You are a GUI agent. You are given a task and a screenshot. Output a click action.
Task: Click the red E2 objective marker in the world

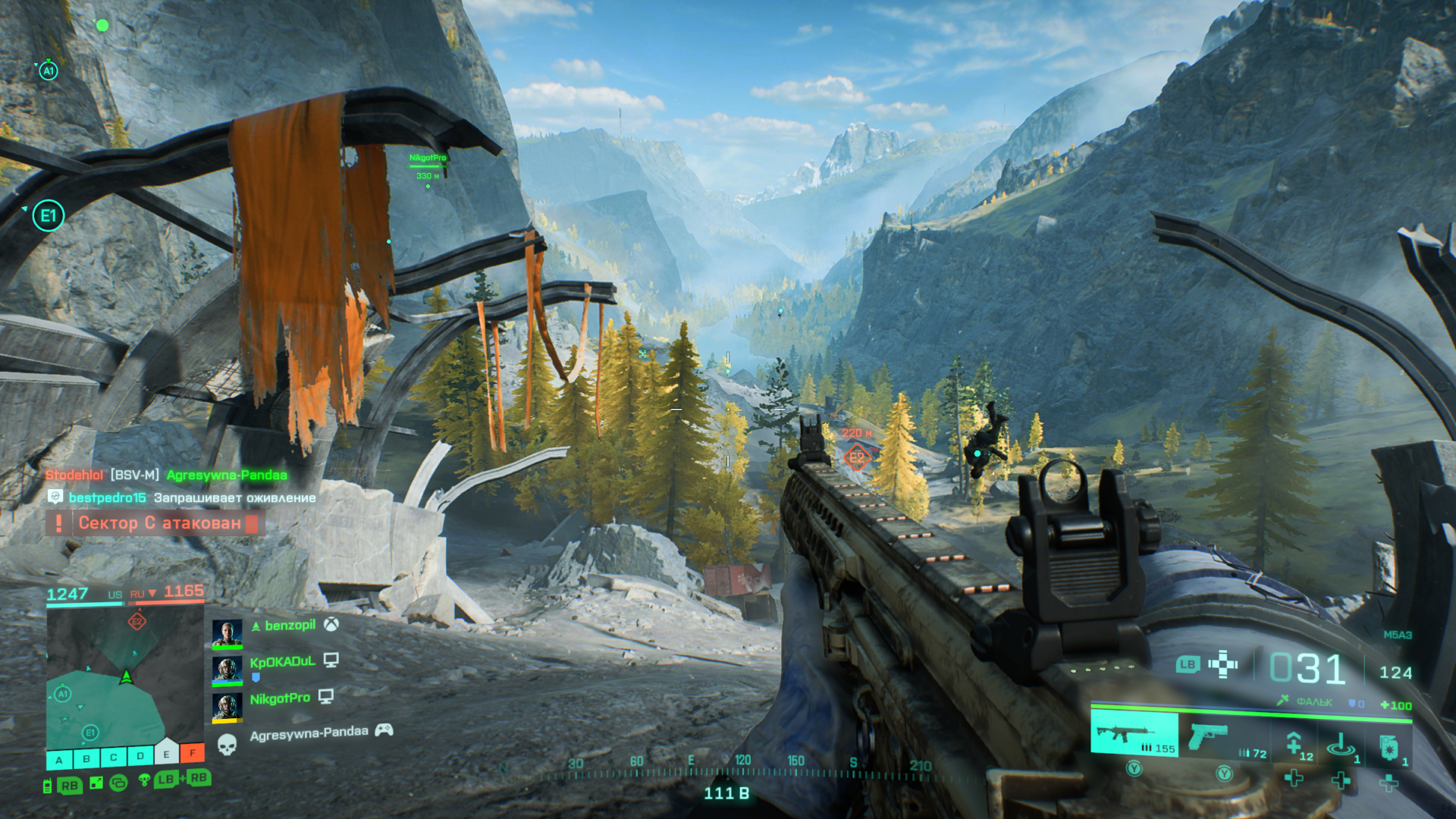857,457
